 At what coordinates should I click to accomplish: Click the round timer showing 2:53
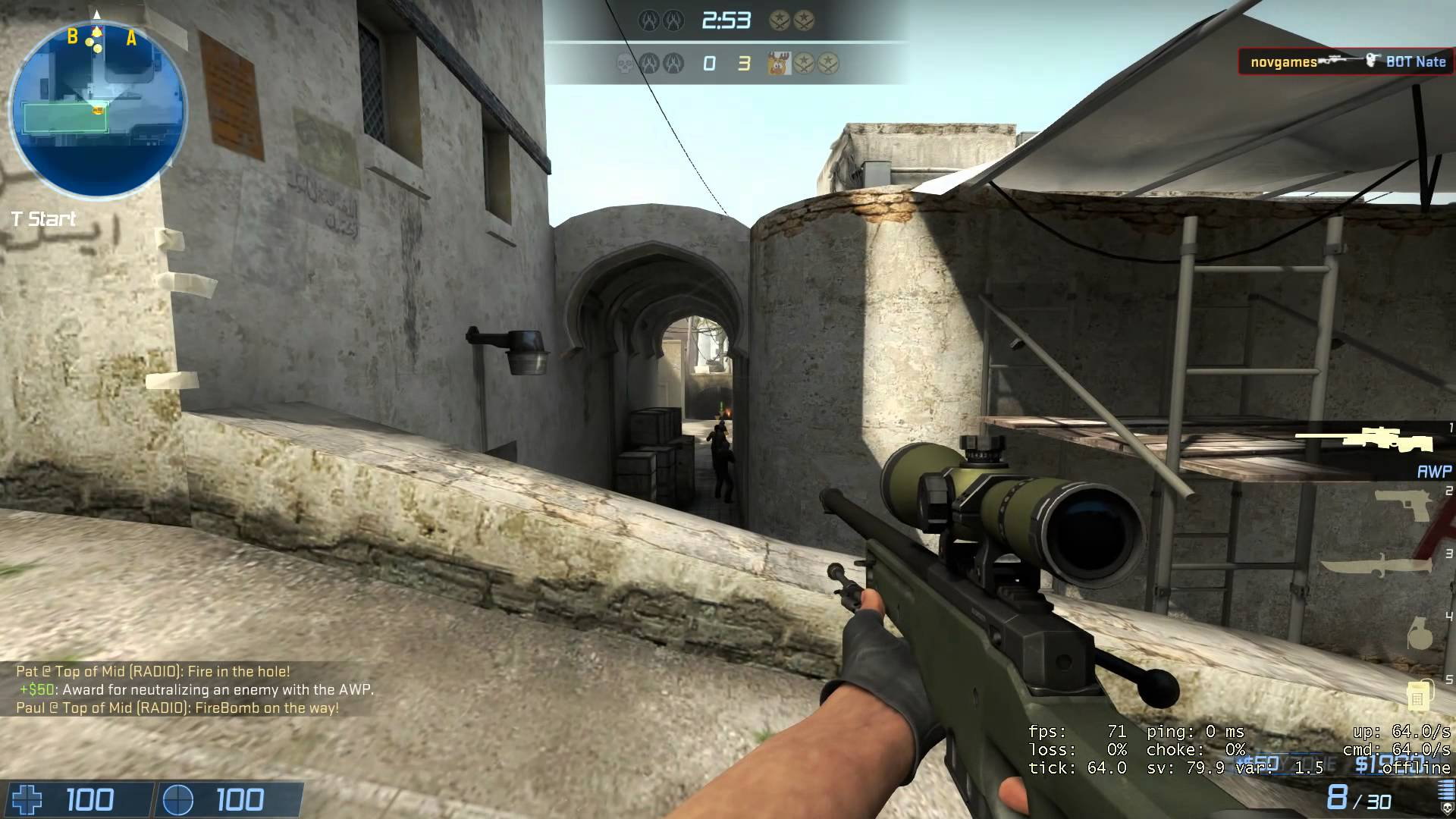[x=725, y=20]
